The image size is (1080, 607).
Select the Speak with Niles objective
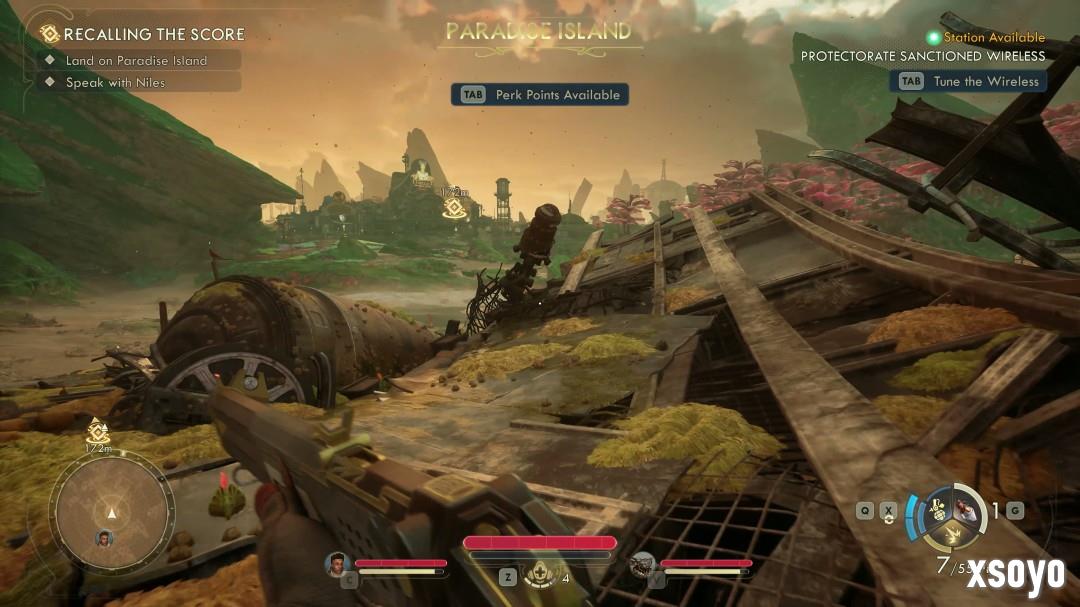point(115,83)
